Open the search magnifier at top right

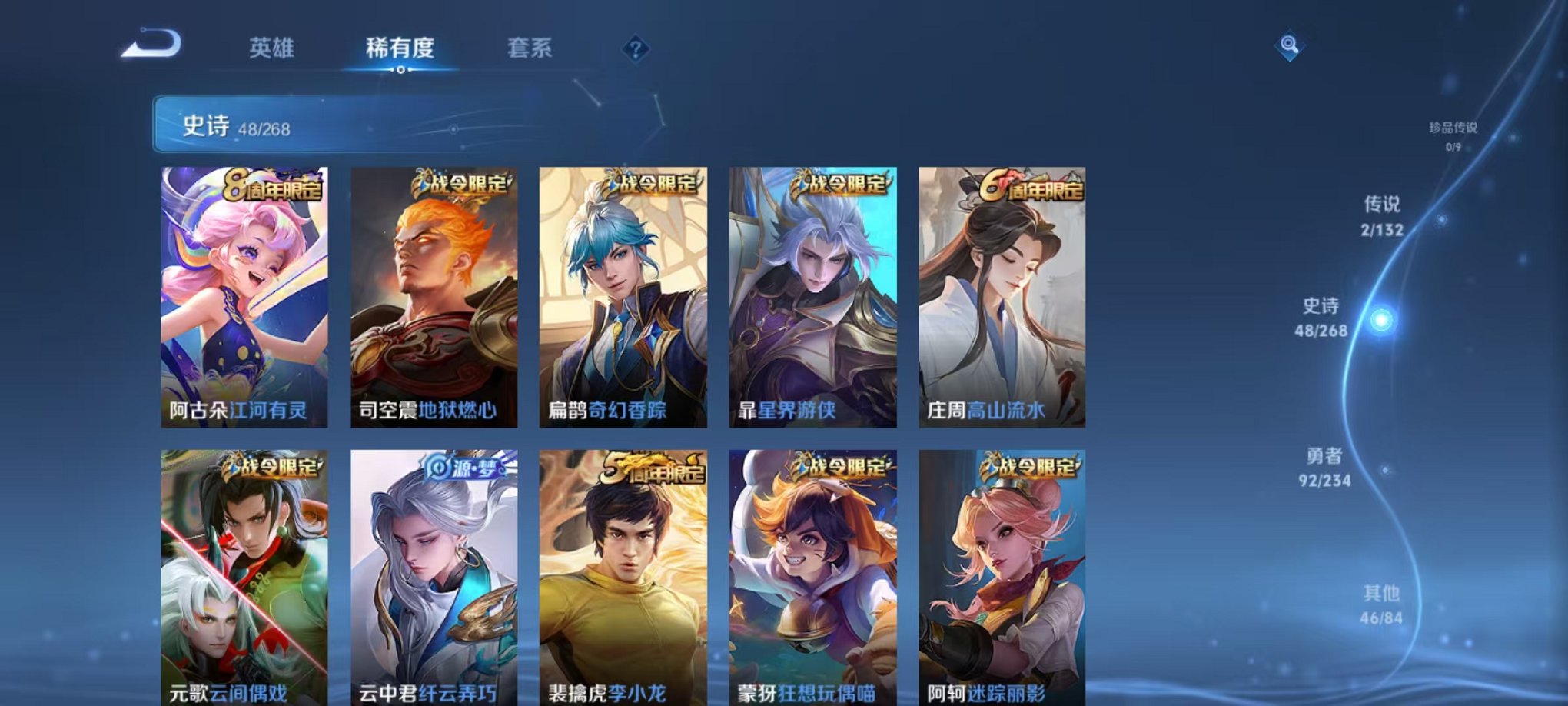tap(1291, 46)
